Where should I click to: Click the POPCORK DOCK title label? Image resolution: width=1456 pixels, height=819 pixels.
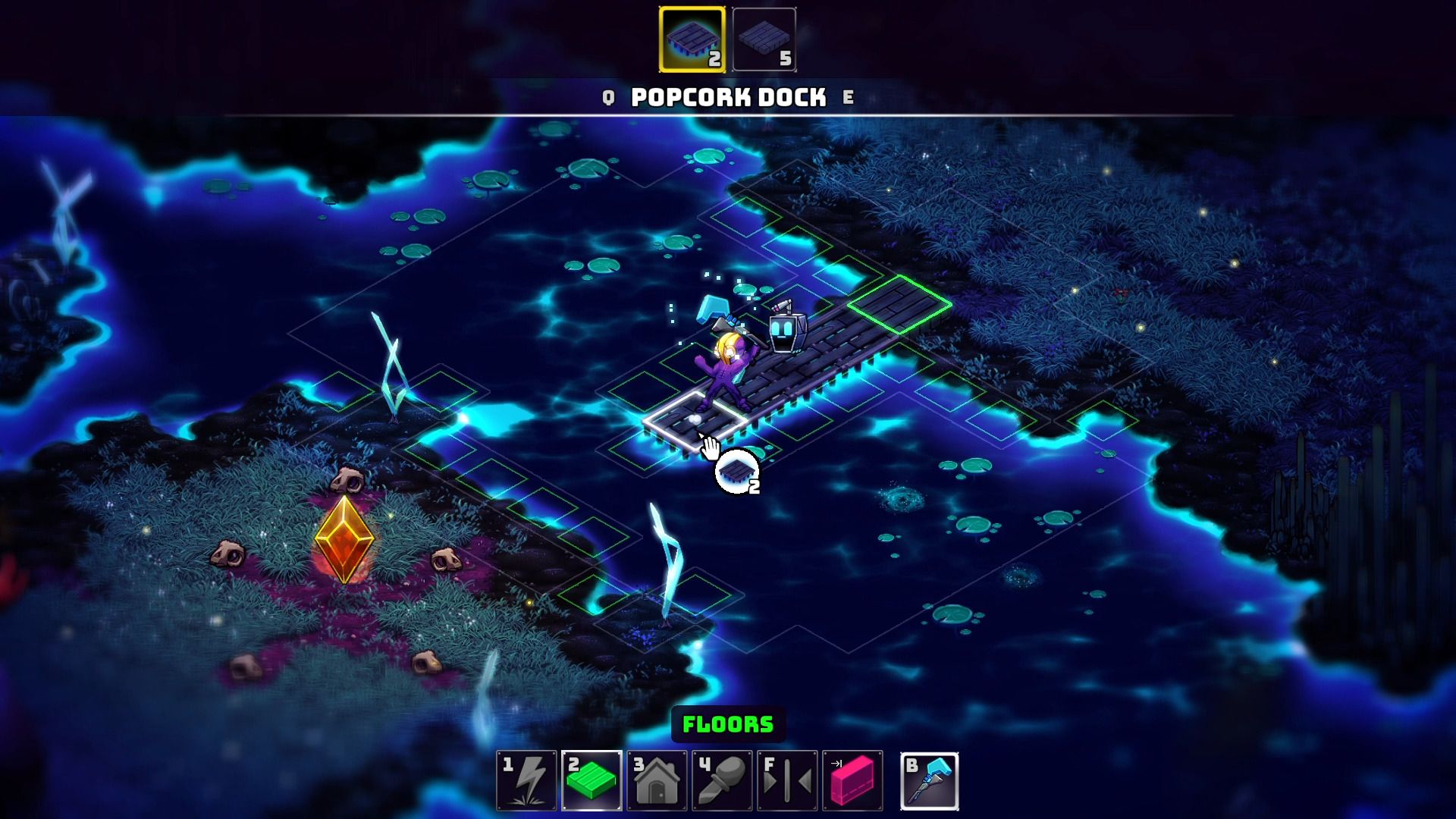(726, 97)
